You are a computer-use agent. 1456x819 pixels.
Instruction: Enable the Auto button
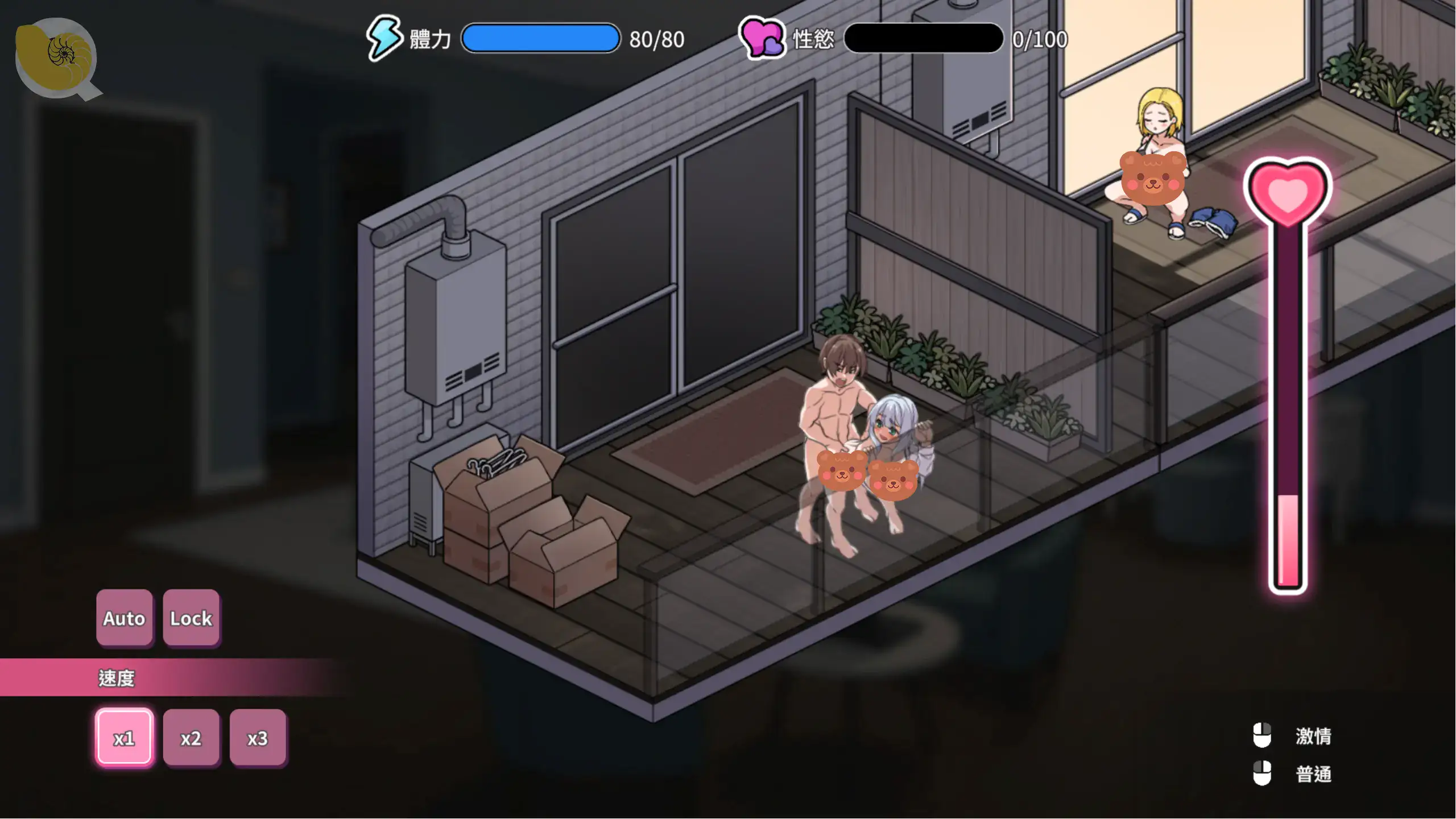click(x=124, y=618)
